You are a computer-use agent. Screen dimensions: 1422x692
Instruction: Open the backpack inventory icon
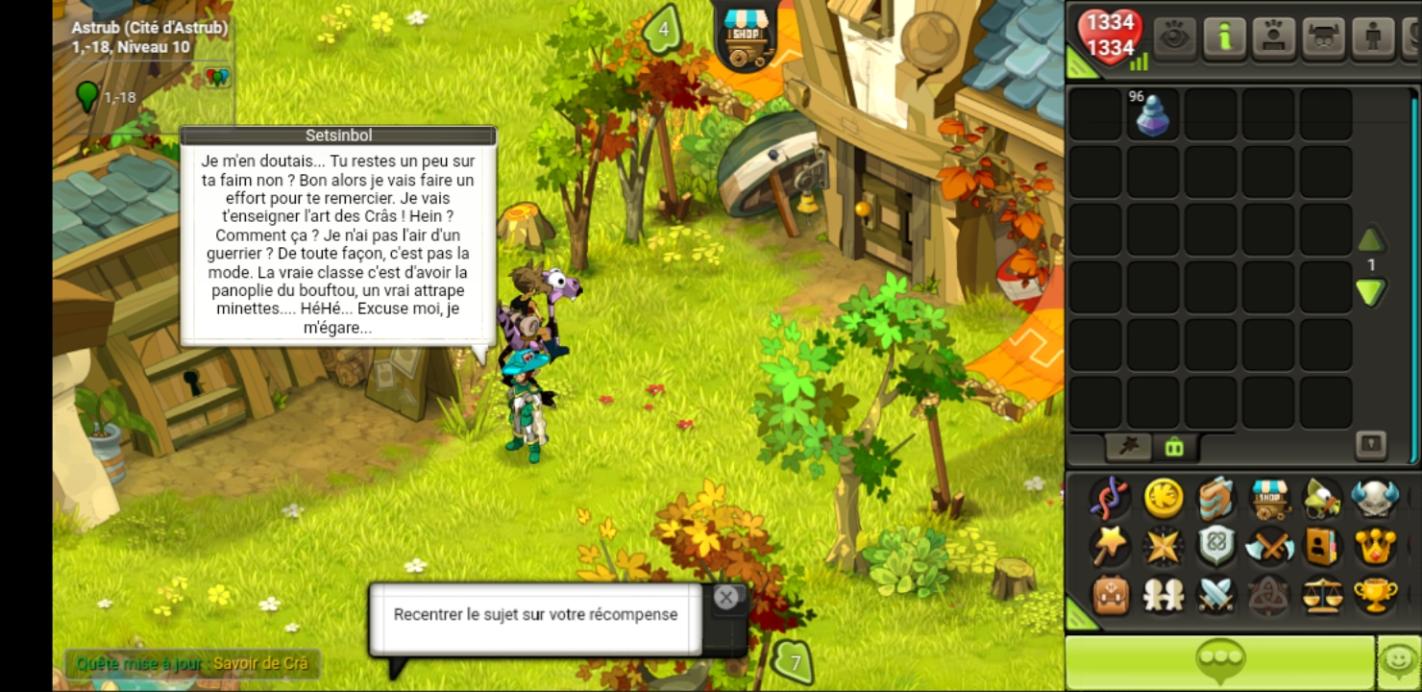(x=1110, y=596)
